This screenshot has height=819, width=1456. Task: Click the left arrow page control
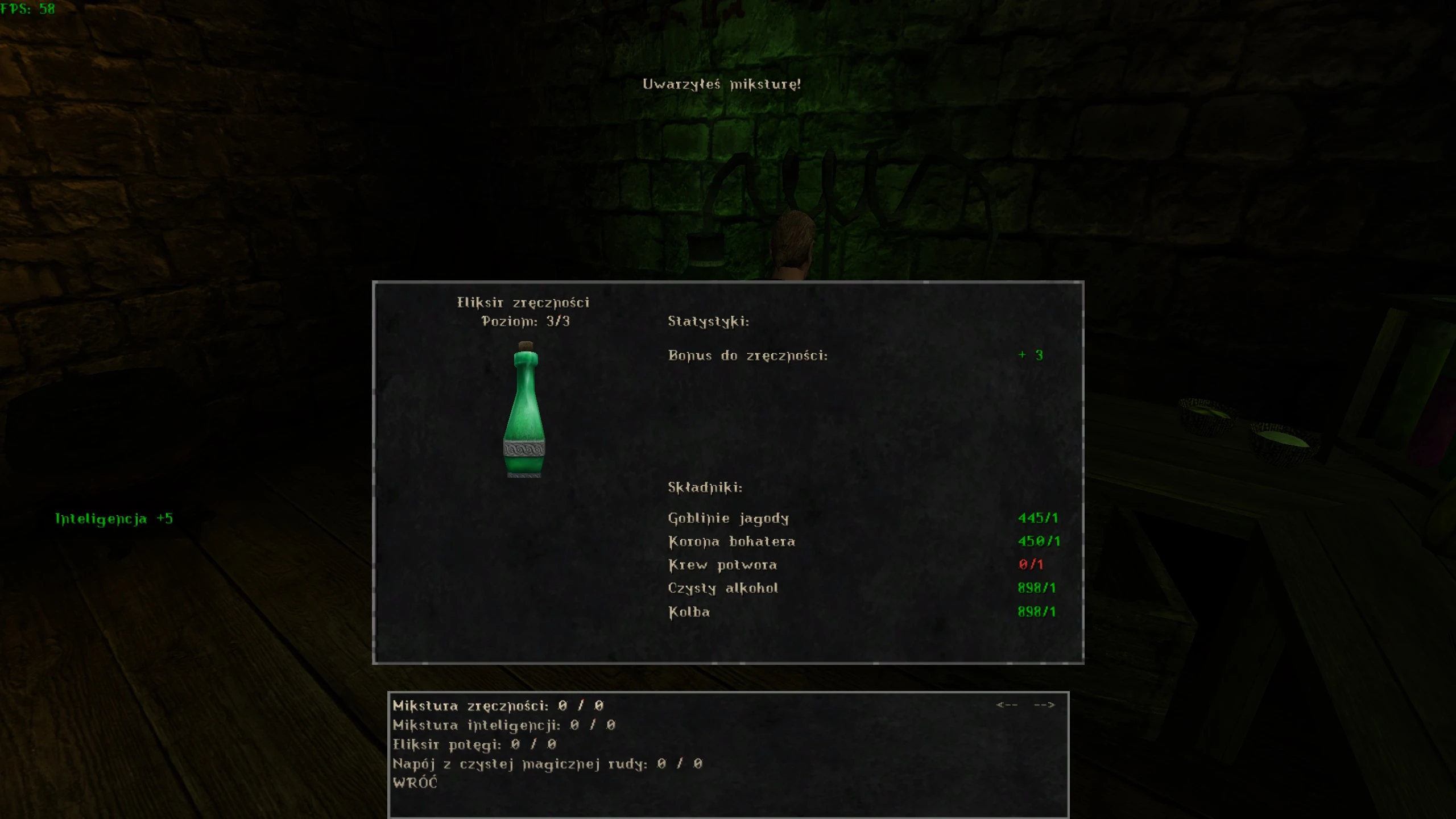(x=1007, y=705)
